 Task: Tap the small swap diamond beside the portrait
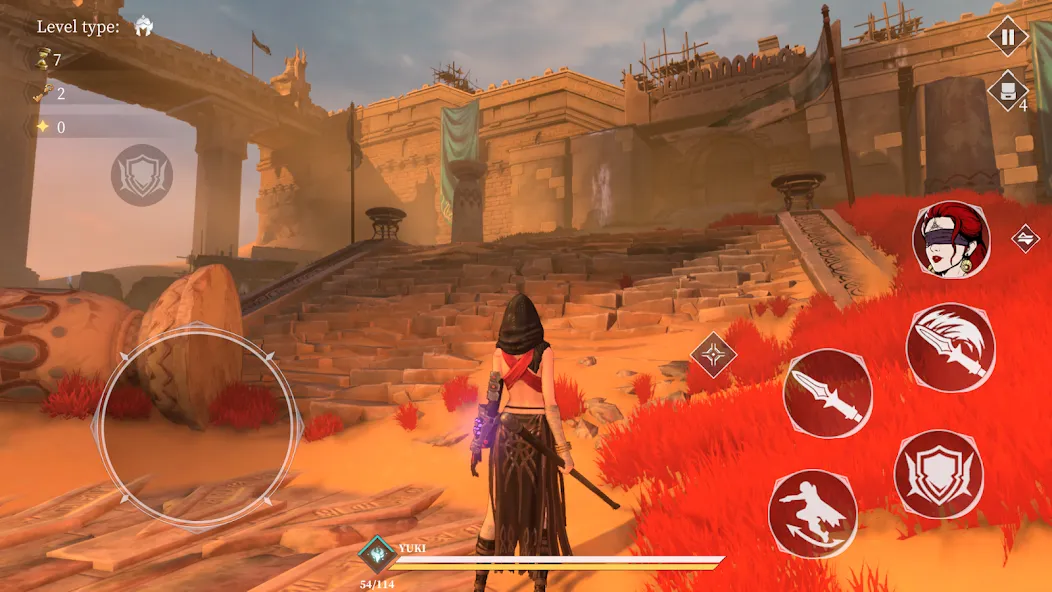pyautogui.click(x=1025, y=238)
